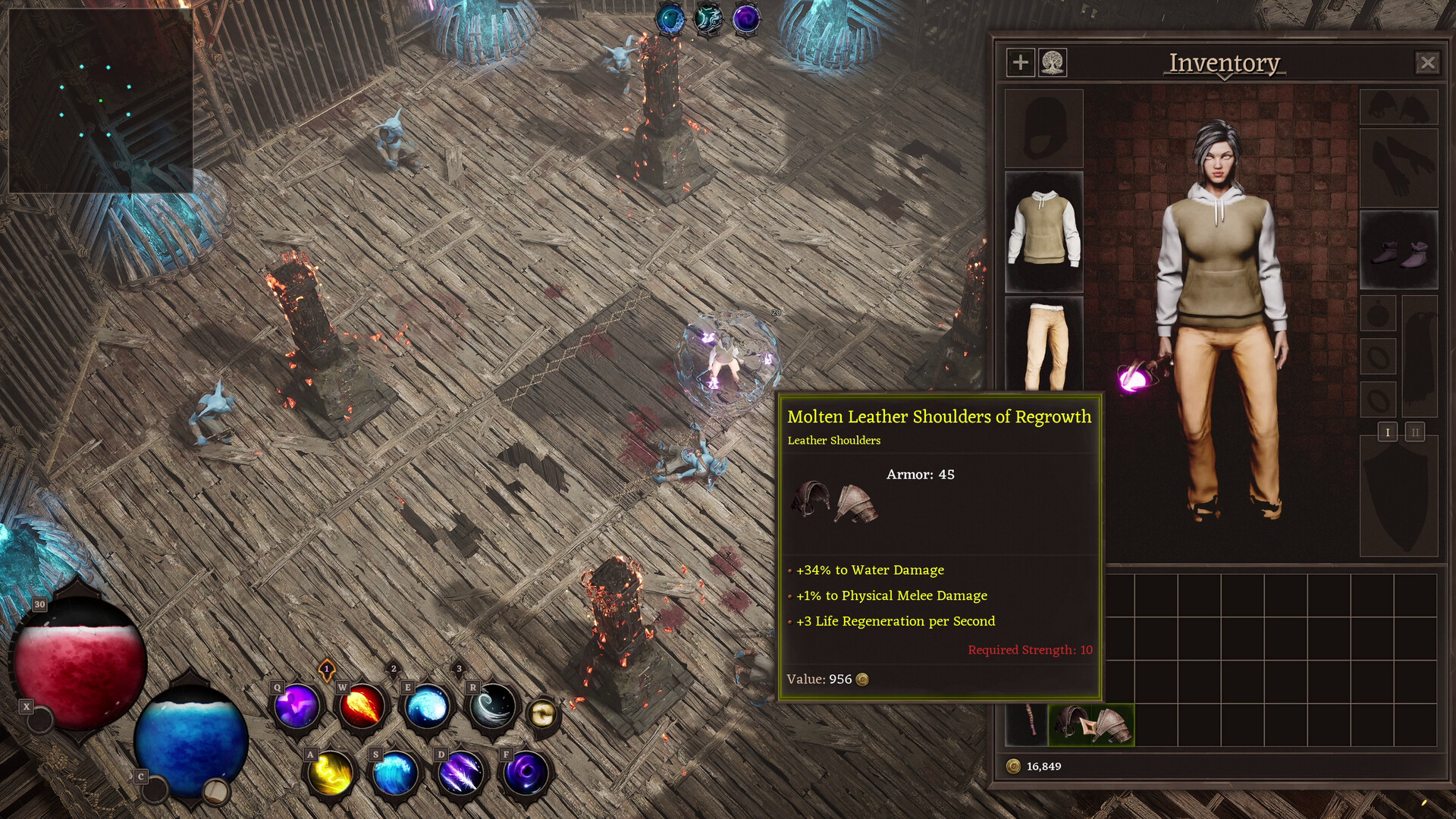The width and height of the screenshot is (1456, 819).
Task: Switch to weapon set II
Action: (1415, 432)
